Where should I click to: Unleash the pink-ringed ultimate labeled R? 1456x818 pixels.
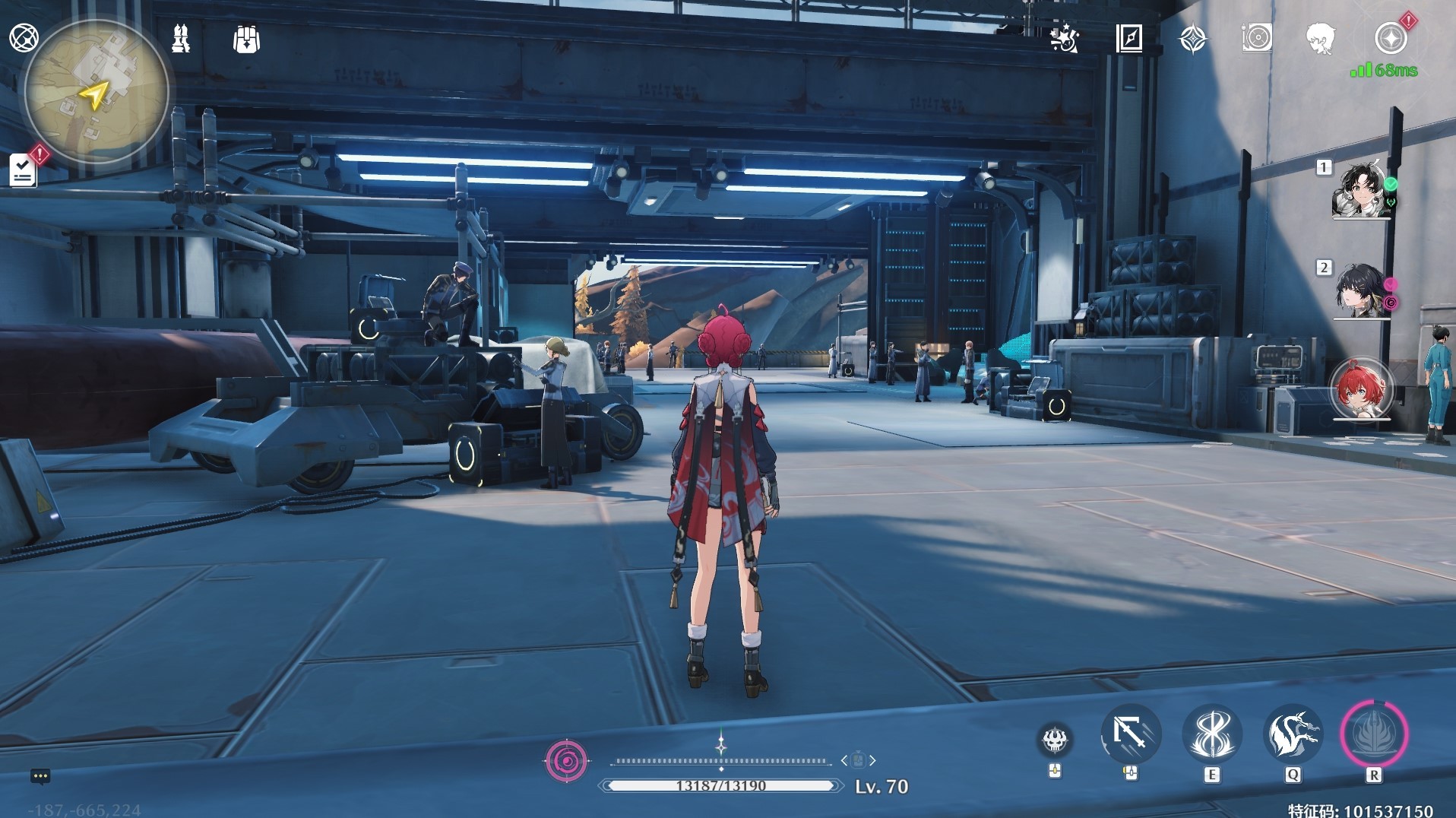(x=1374, y=734)
